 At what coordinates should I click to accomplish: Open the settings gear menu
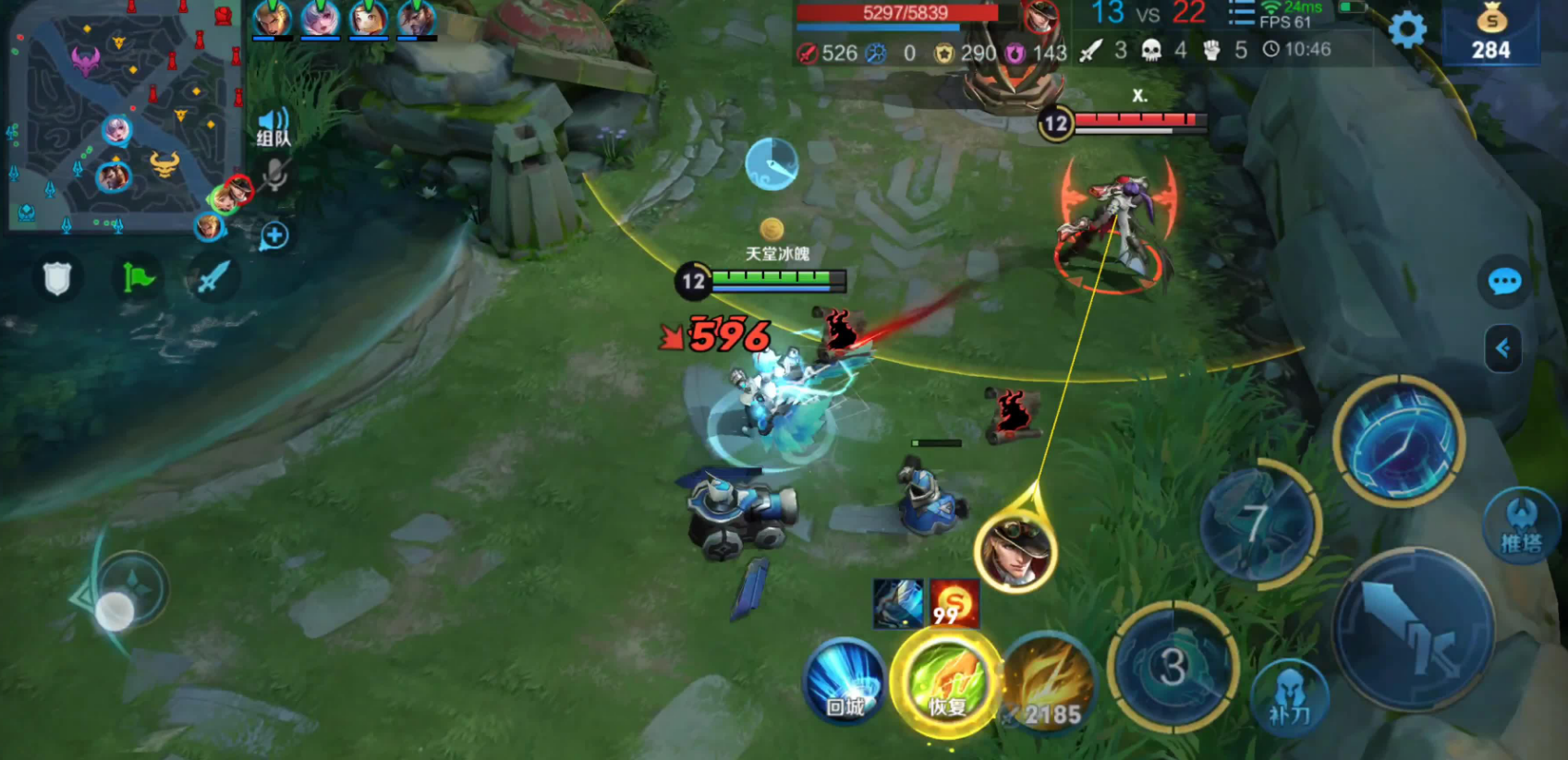[1406, 30]
